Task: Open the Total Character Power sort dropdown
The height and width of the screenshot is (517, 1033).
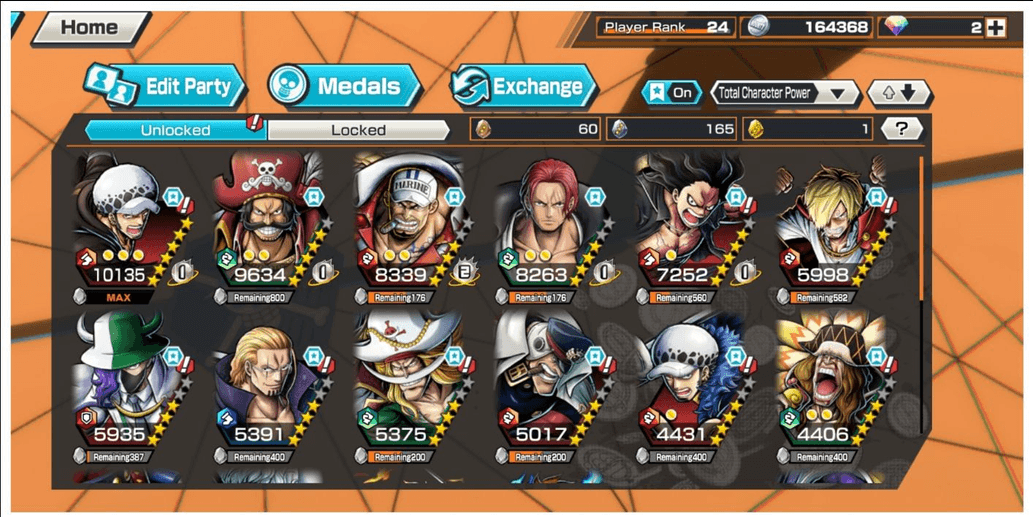Action: point(784,93)
